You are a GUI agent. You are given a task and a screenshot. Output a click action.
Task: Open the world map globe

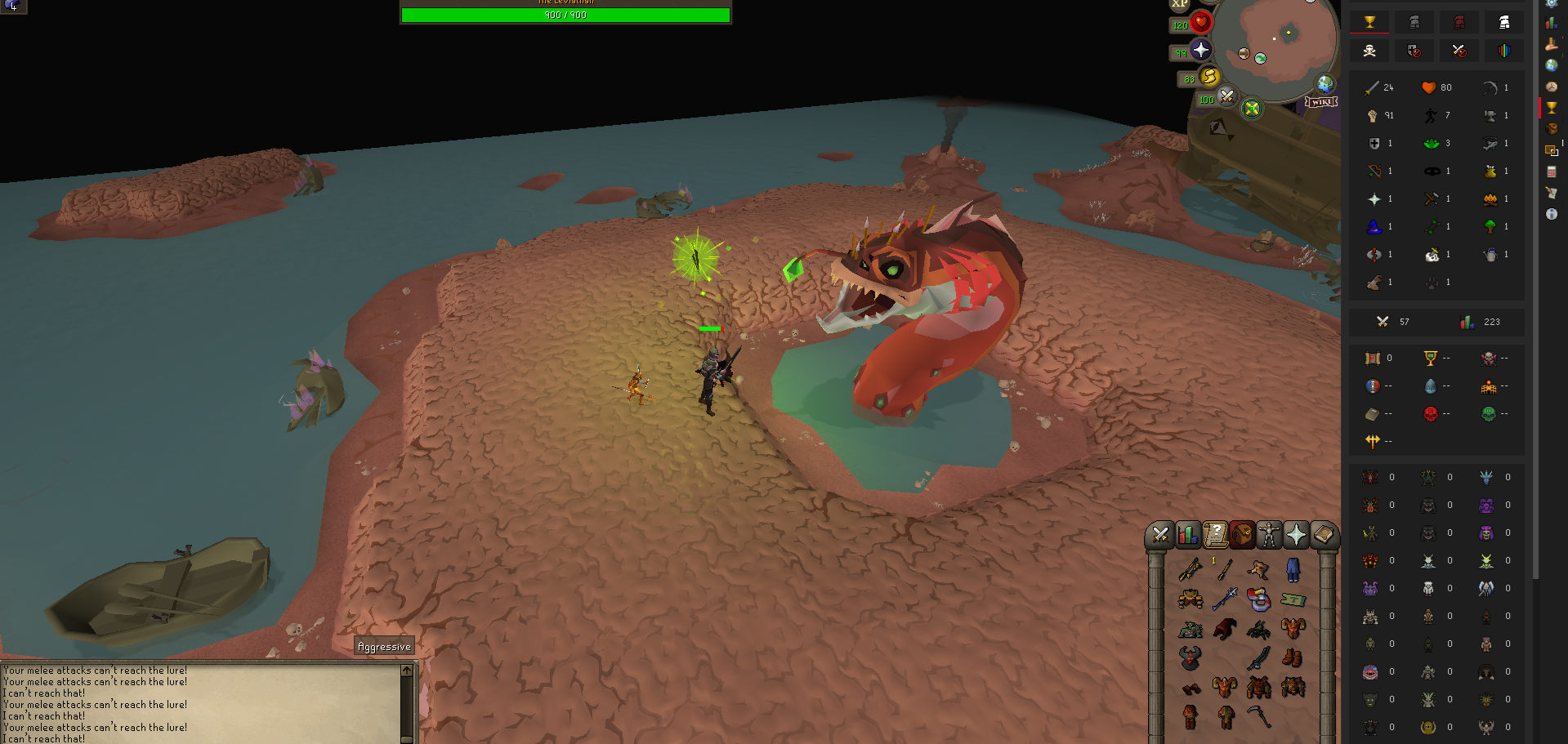1325,83
